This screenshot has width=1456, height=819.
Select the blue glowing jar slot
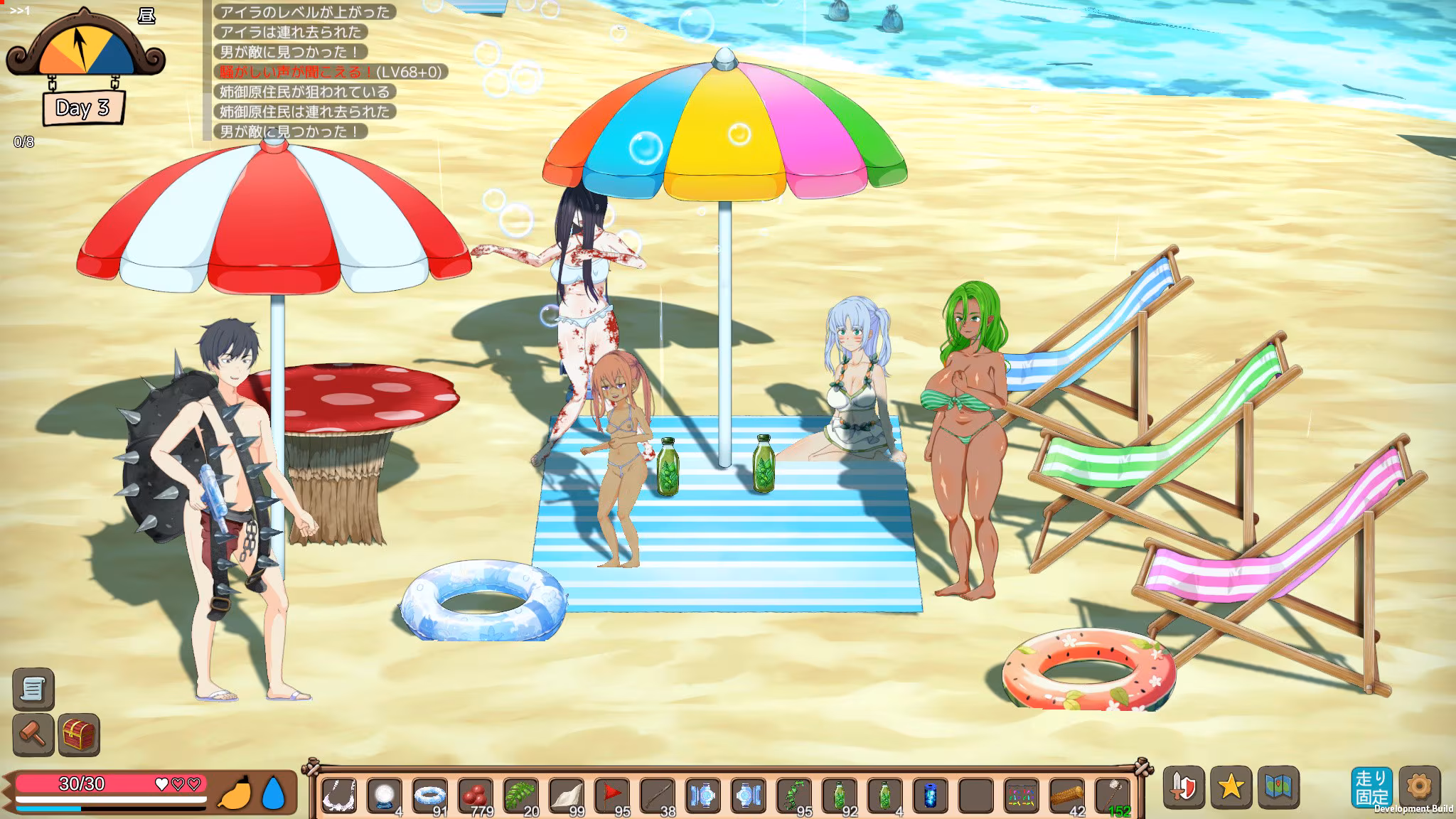931,796
